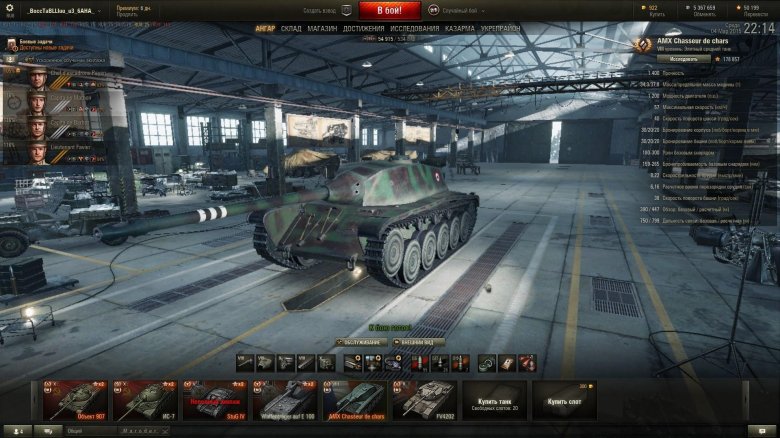The image size is (780, 438).
Task: Open the Внешний вид appearance button
Action: point(419,341)
